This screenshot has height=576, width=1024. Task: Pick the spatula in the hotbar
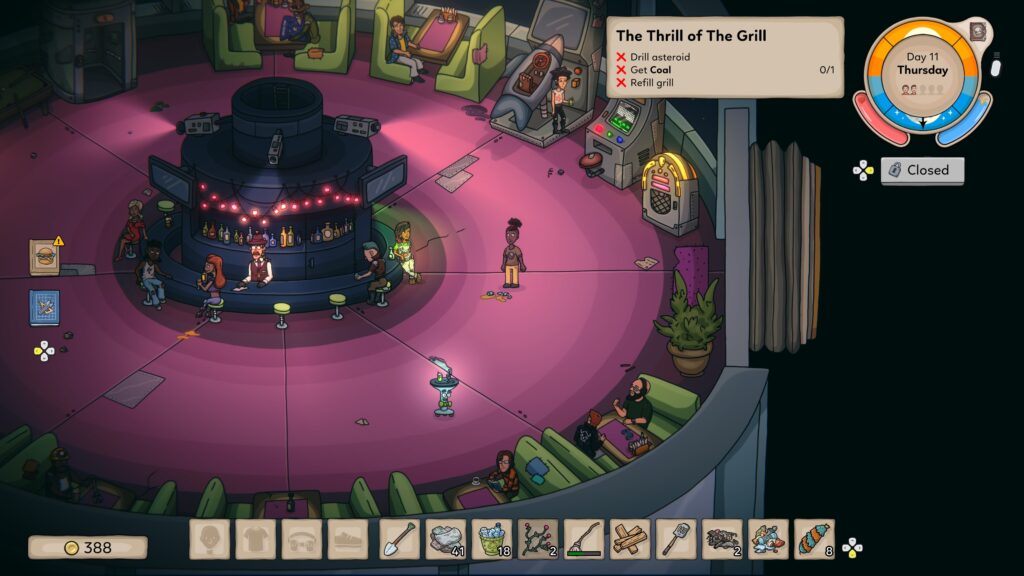(675, 539)
